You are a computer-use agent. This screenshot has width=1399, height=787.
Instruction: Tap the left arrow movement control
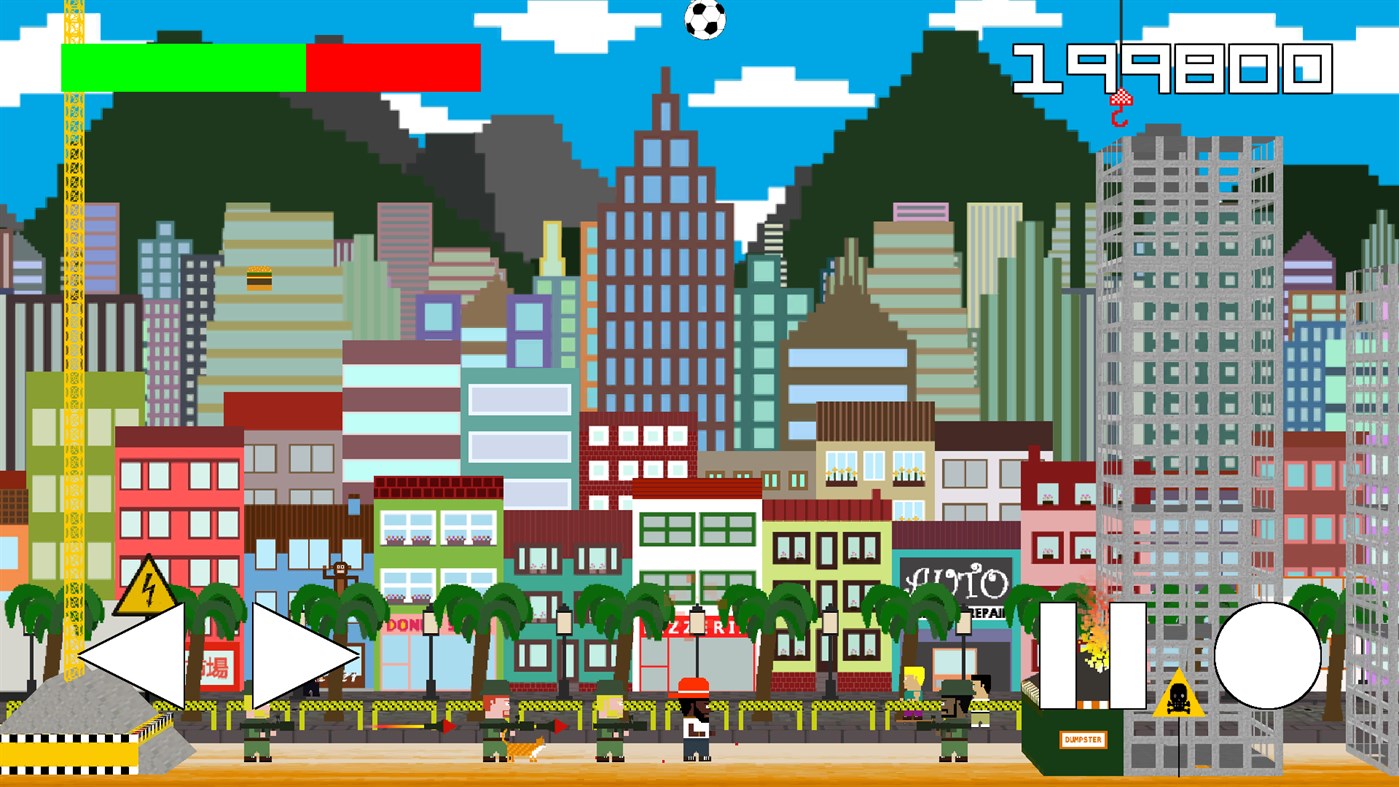tap(140, 655)
